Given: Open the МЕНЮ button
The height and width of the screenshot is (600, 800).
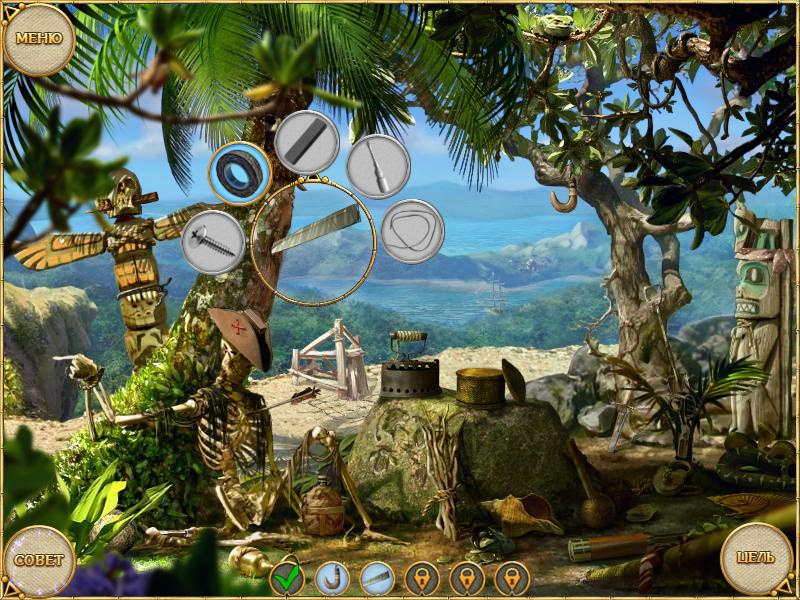Looking at the screenshot, I should click(39, 39).
